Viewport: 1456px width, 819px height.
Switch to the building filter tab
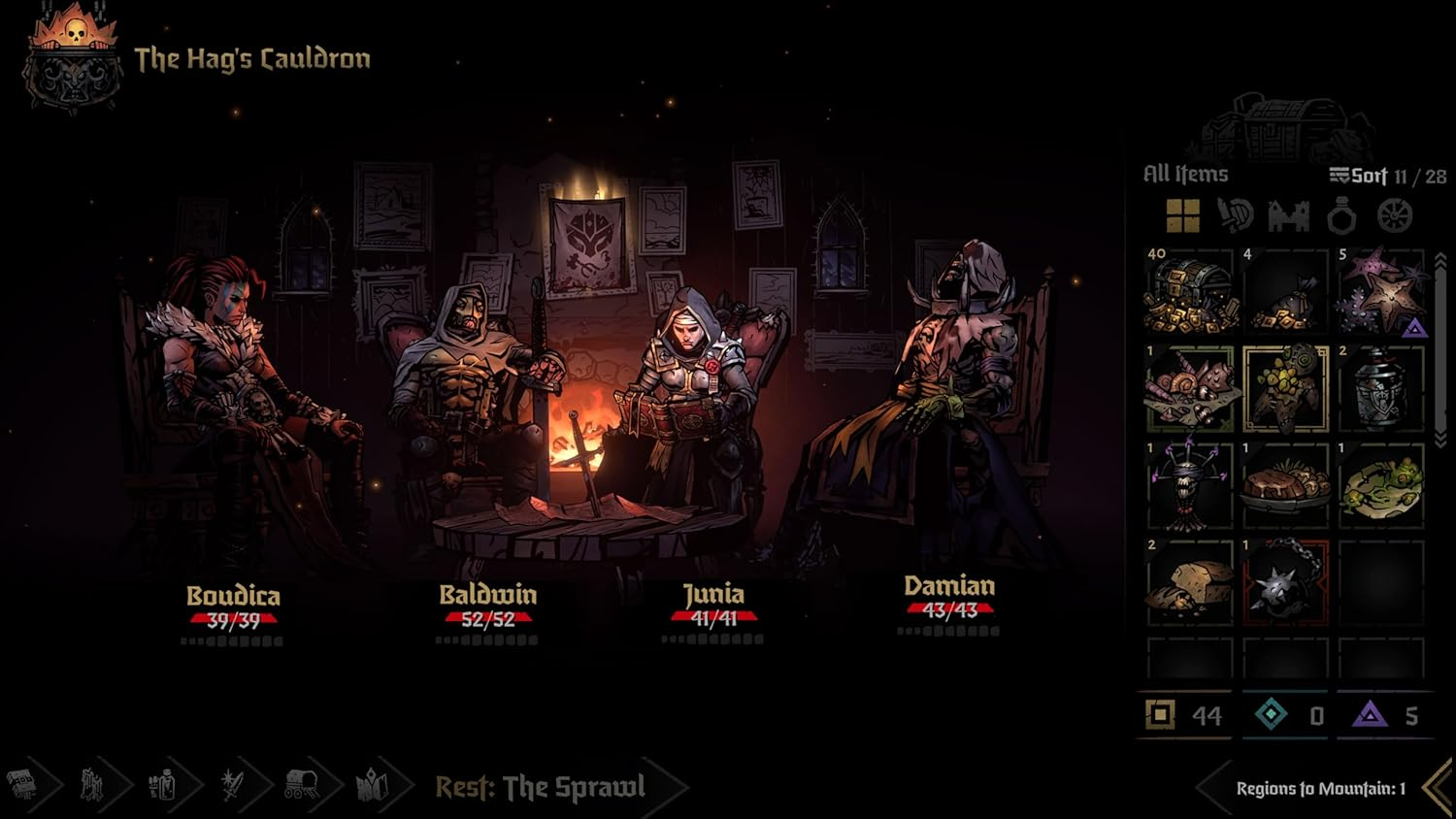[1288, 214]
